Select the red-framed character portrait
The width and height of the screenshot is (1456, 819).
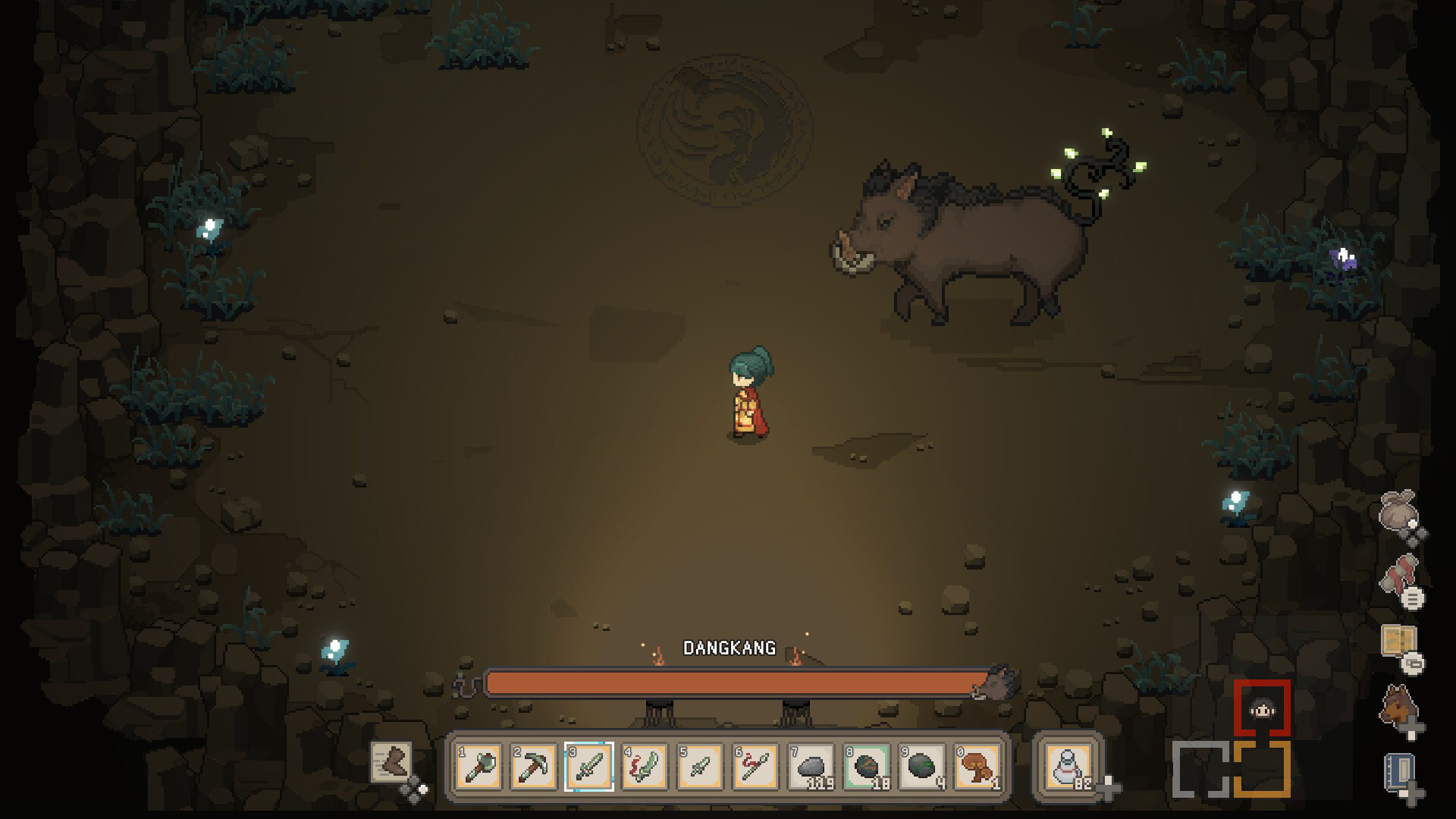coord(1261,709)
